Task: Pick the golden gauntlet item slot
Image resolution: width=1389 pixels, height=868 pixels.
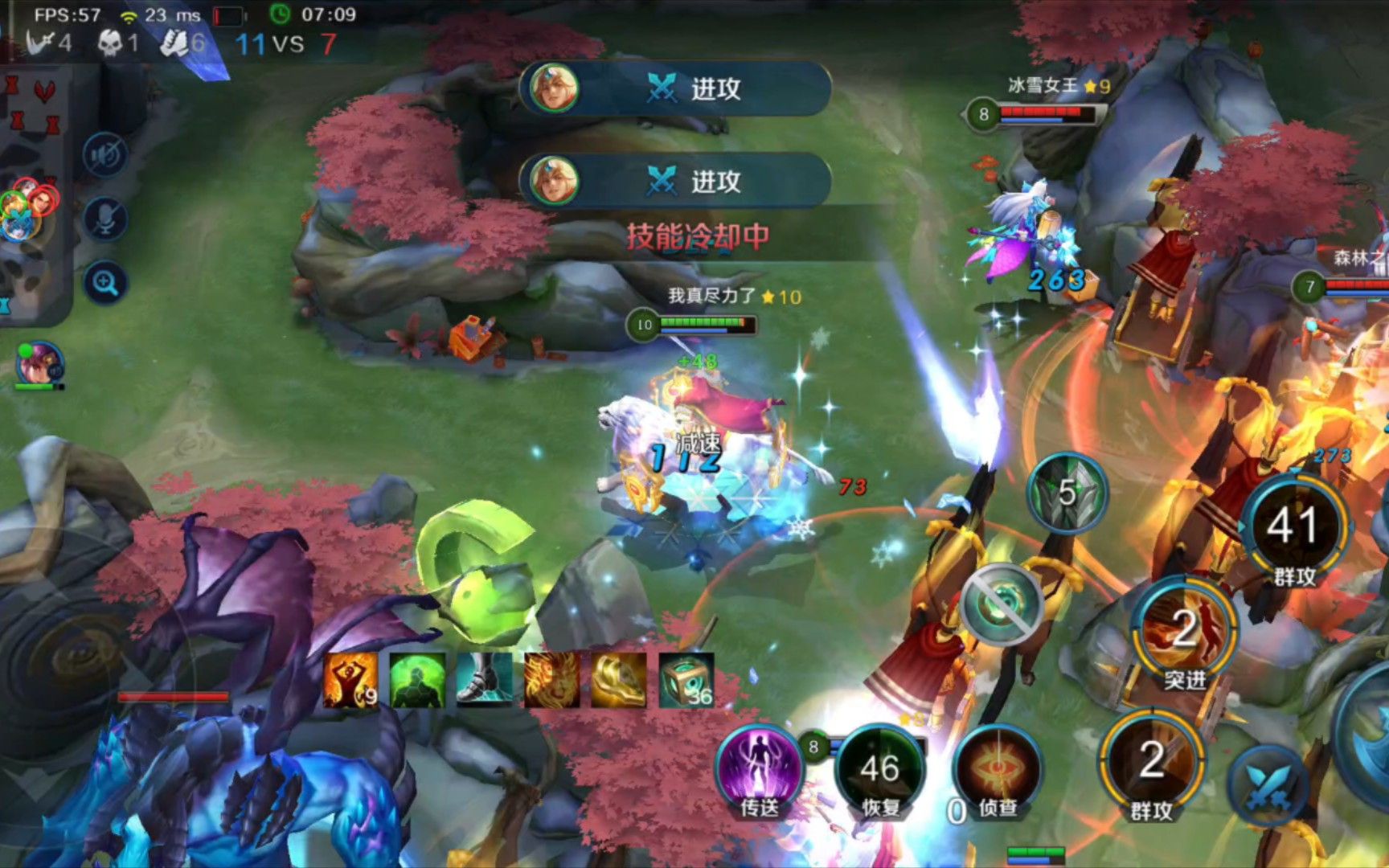Action: (618, 680)
